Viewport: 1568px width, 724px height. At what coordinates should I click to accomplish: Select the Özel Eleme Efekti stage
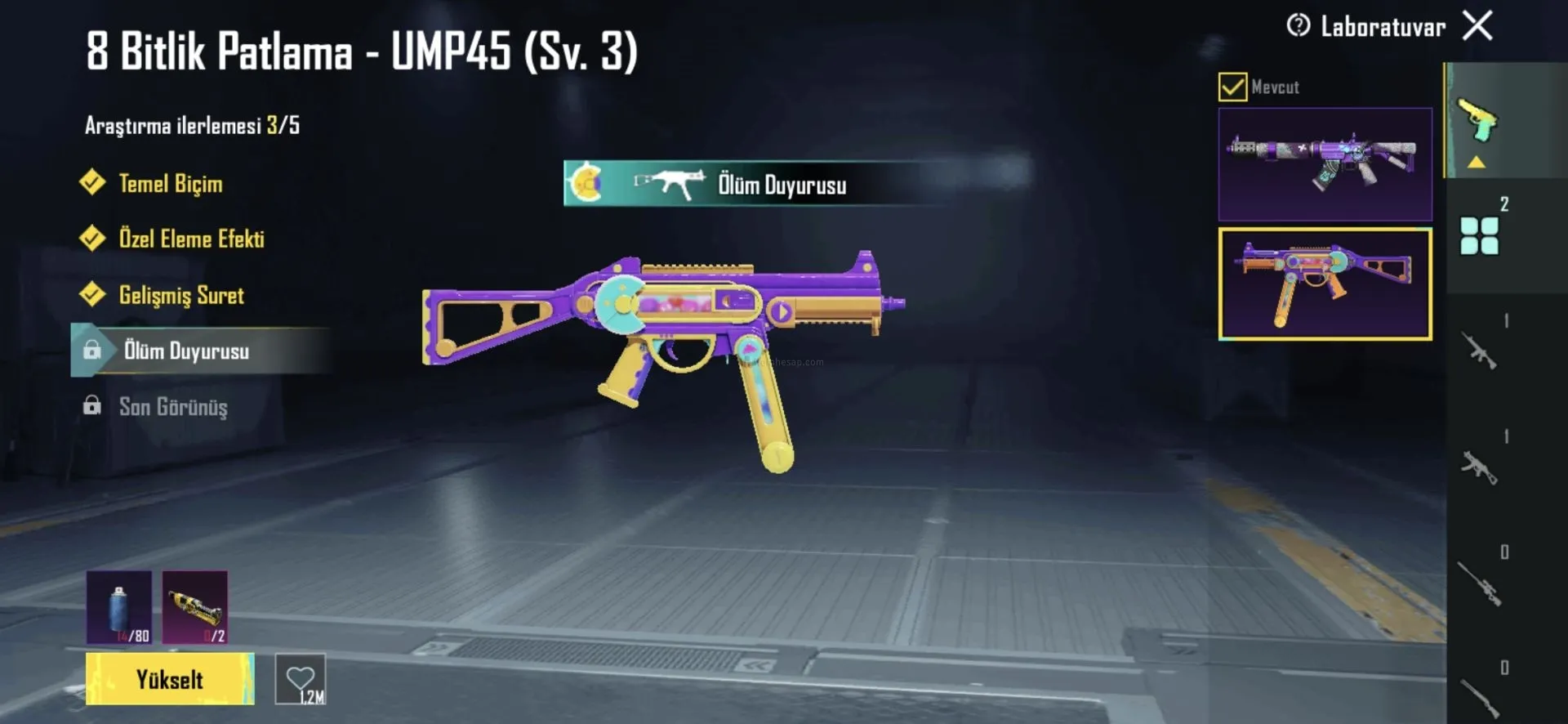coord(191,239)
